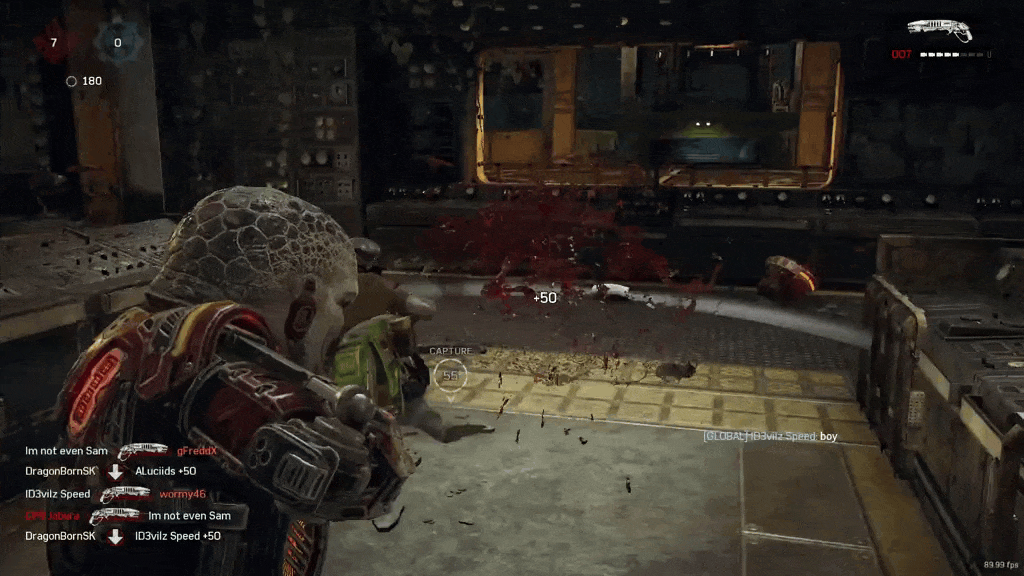Viewport: 1024px width, 576px height.
Task: Select the kill feed row with wormy46
Action: 116,494
